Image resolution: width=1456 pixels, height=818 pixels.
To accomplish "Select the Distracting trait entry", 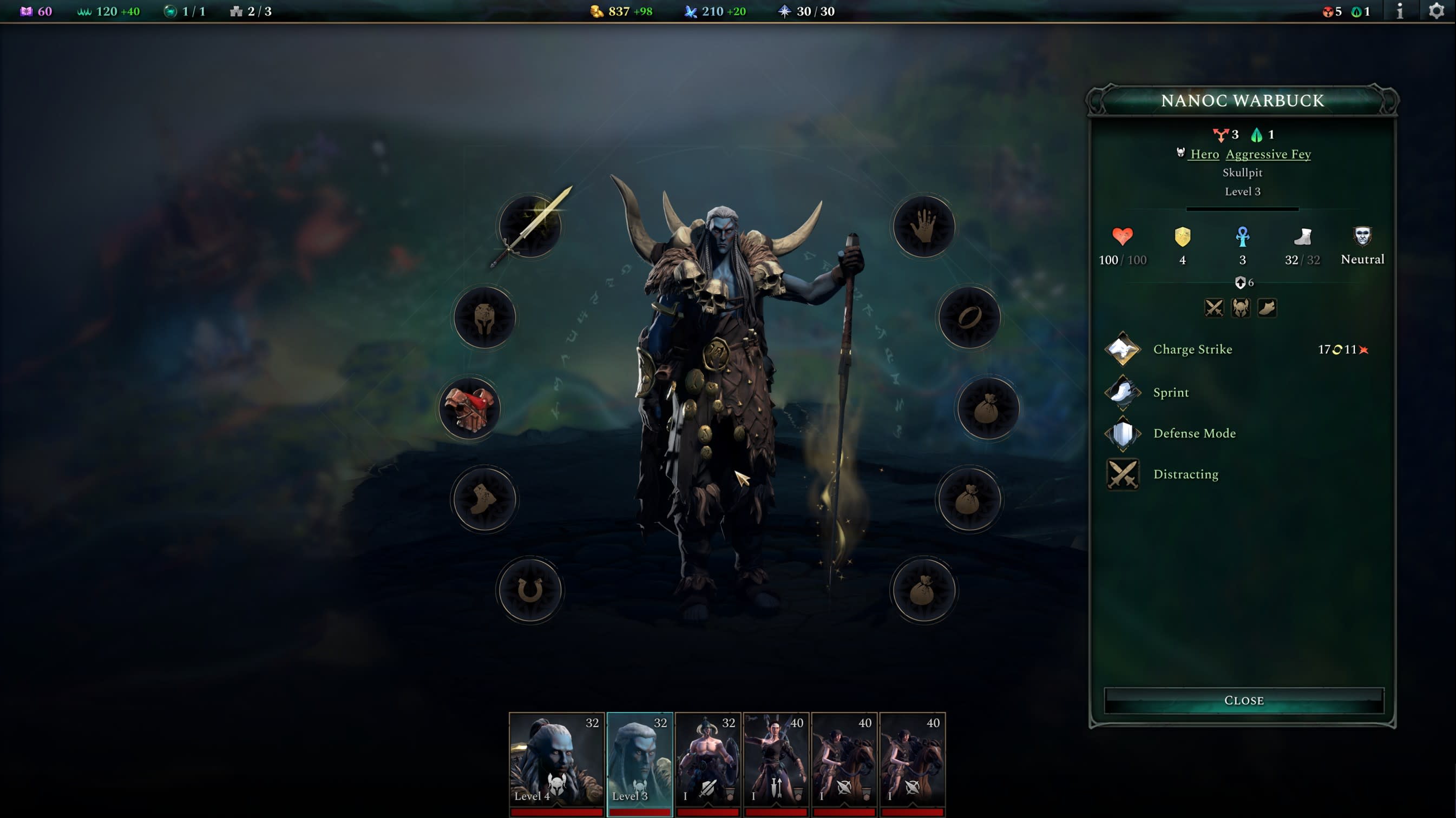I will click(x=1185, y=474).
